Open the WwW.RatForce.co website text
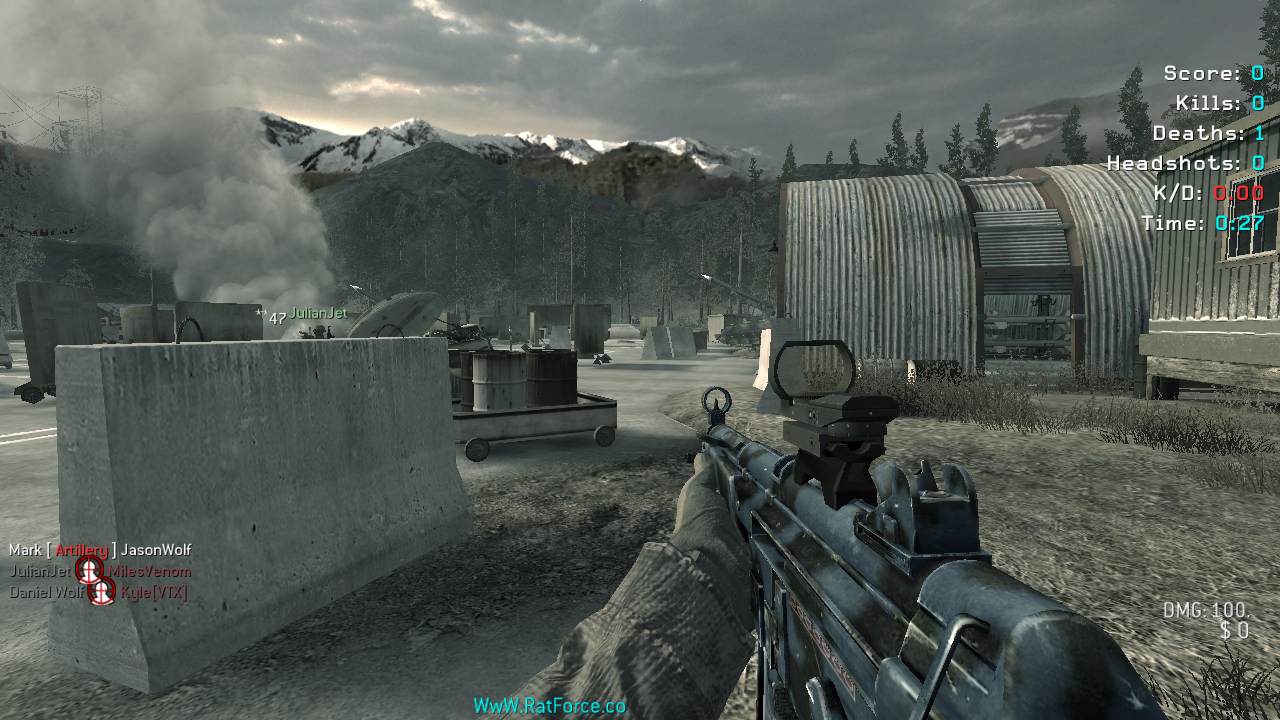The height and width of the screenshot is (720, 1280). (x=549, y=706)
